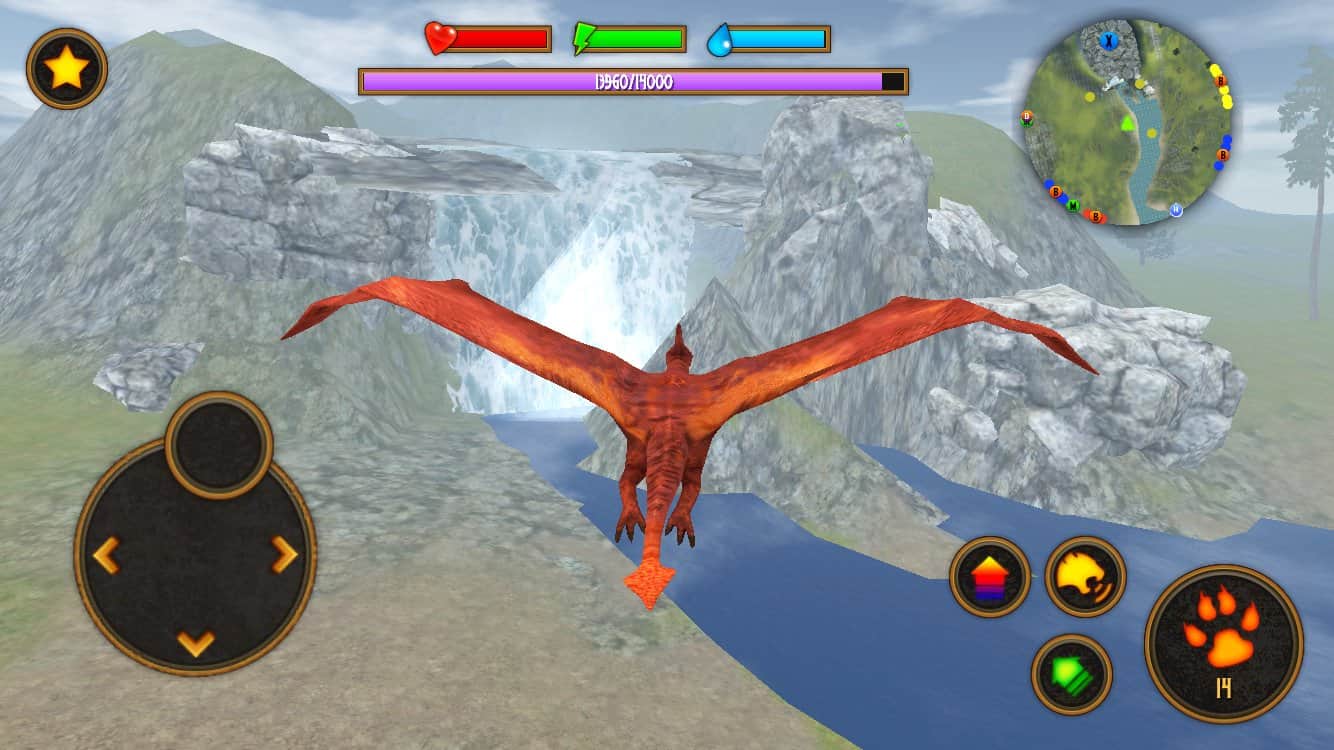The image size is (1334, 750).
Task: Steer right with the joystick right arrow
Action: click(285, 555)
